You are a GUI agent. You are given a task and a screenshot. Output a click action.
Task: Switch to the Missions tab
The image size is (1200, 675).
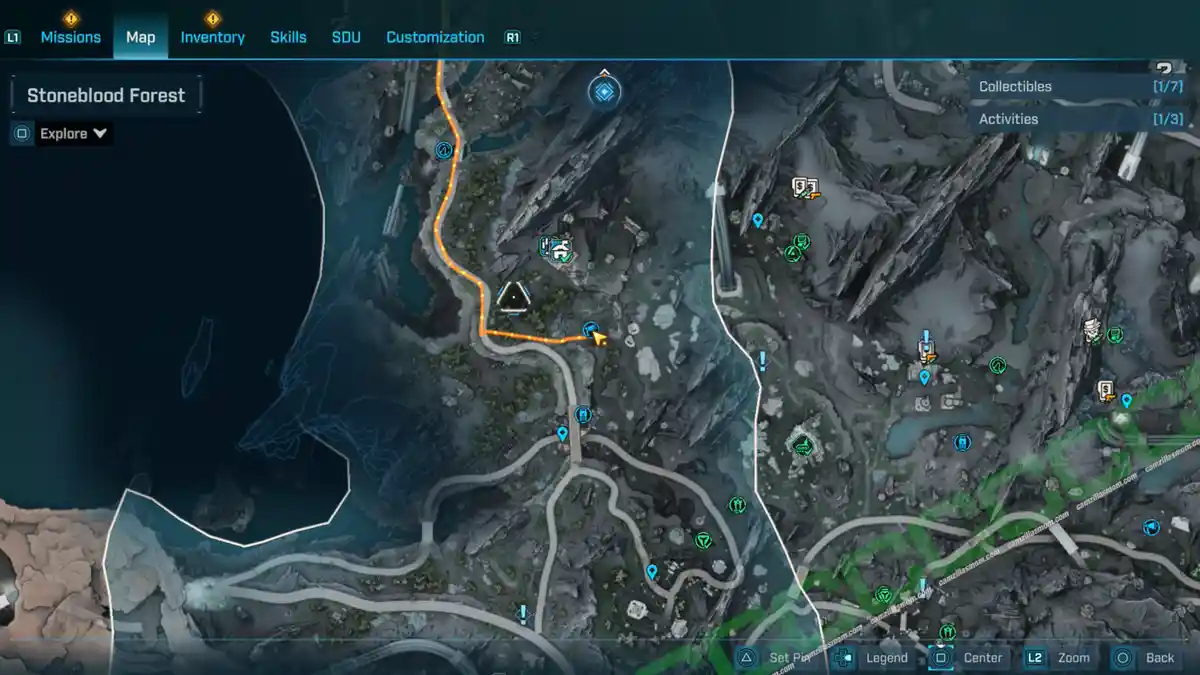(70, 37)
